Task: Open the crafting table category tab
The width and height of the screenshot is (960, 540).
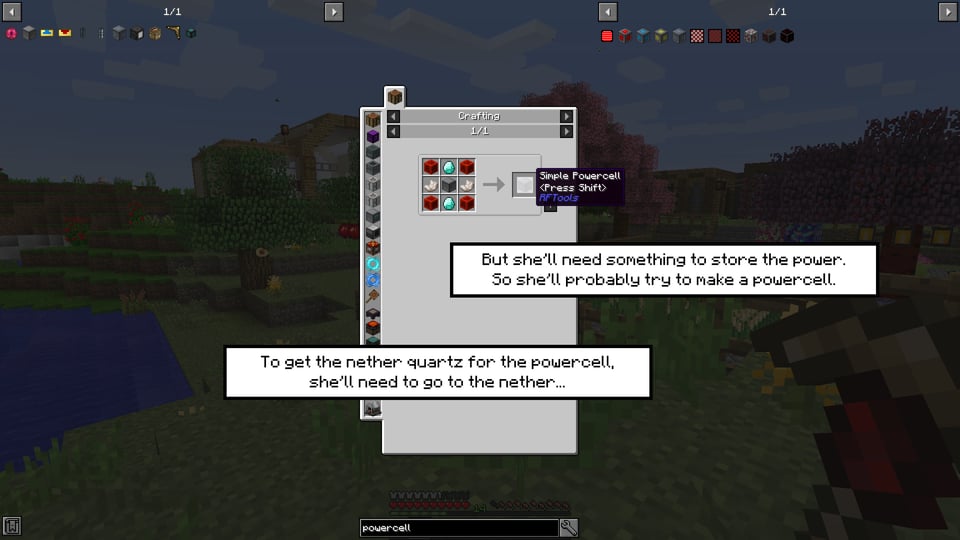Action: point(395,97)
